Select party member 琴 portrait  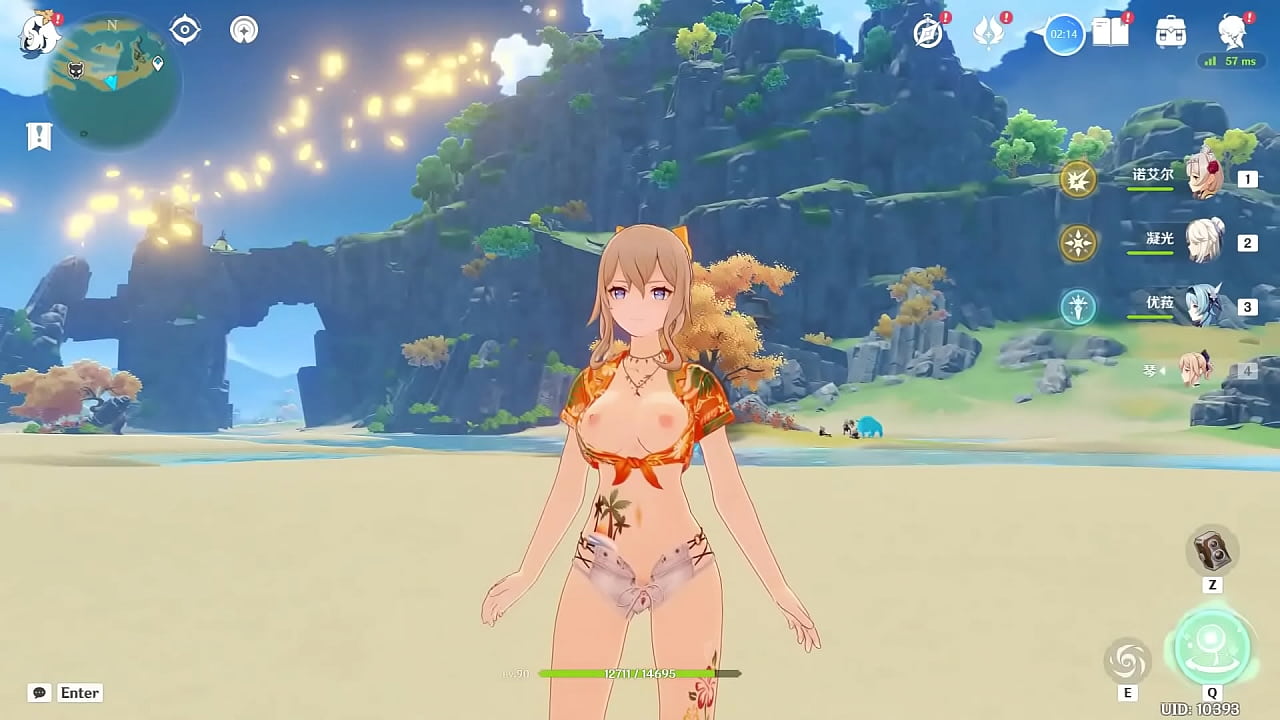point(1196,370)
